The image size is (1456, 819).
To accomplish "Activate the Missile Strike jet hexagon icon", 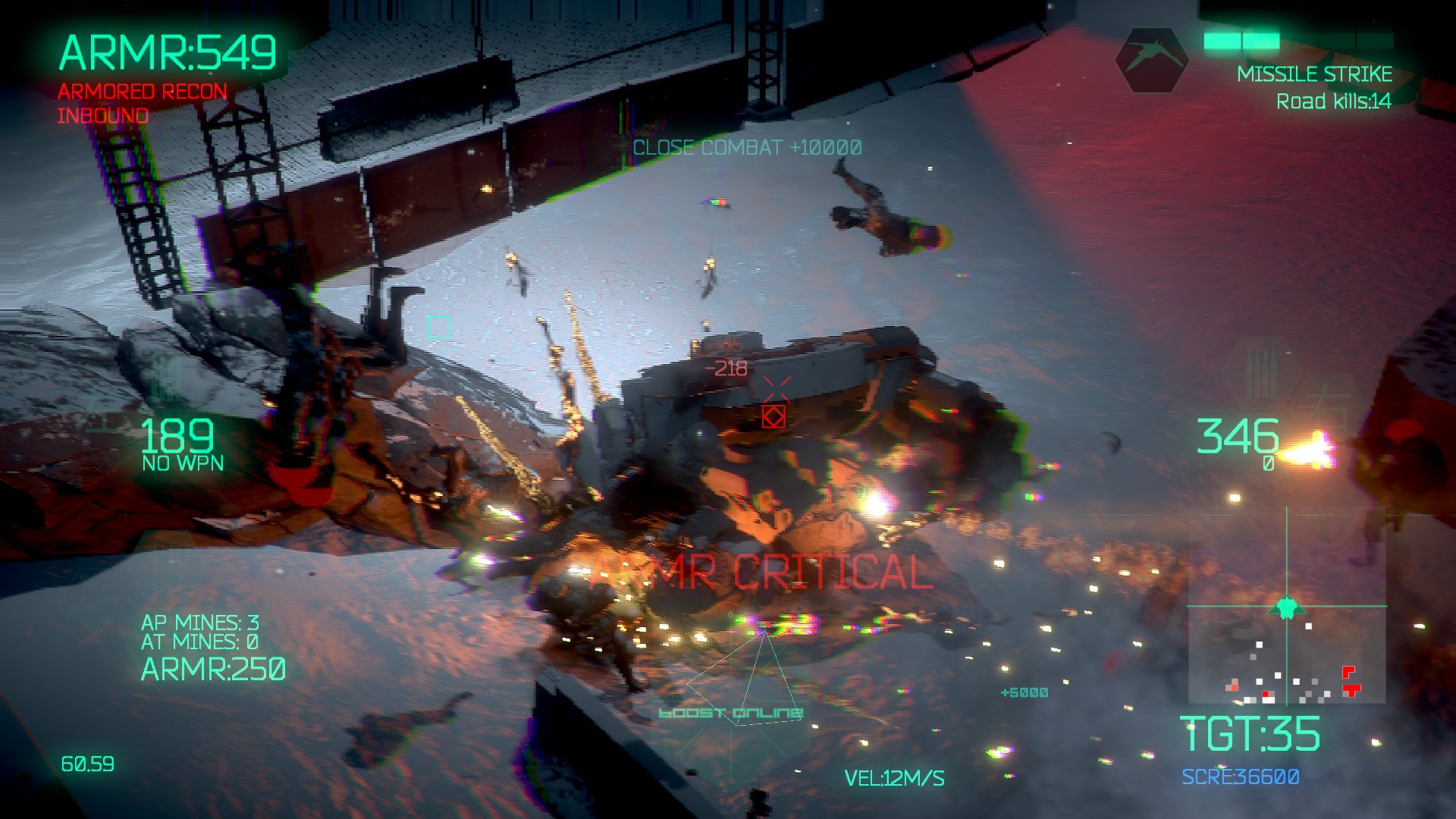I will (1151, 61).
